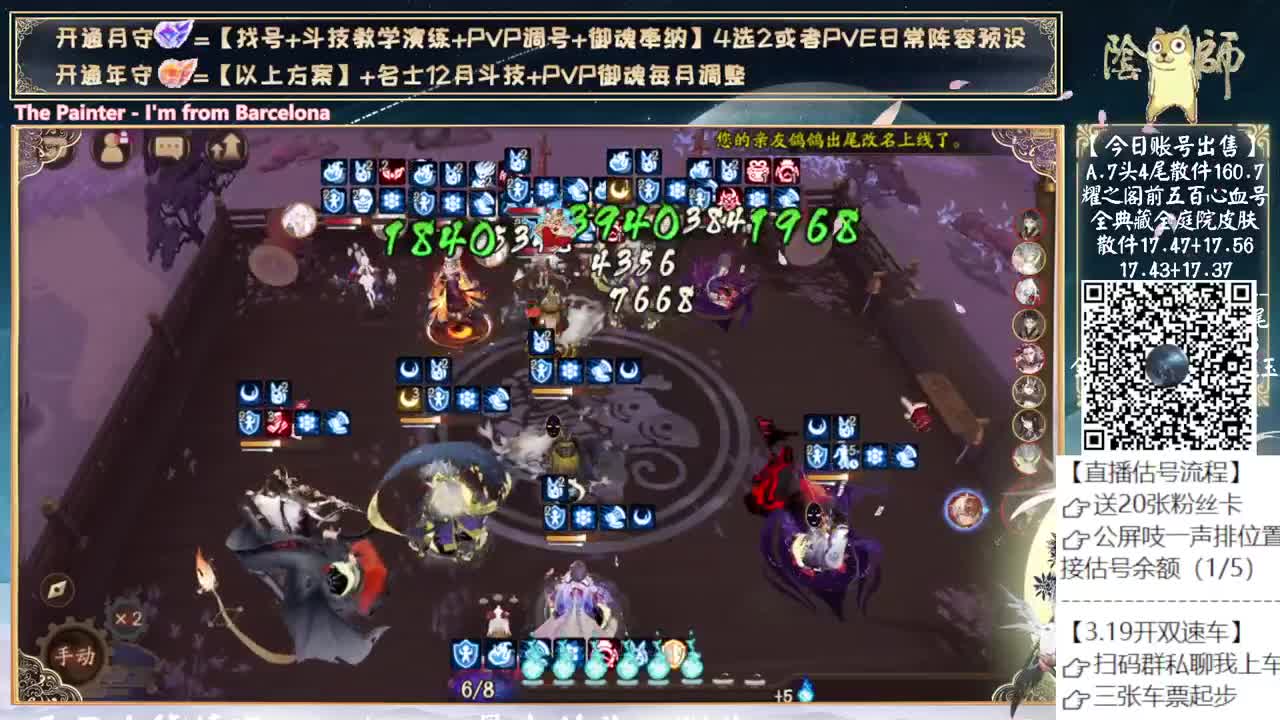
Task: Open the compass navigation icon
Action: [x=58, y=589]
